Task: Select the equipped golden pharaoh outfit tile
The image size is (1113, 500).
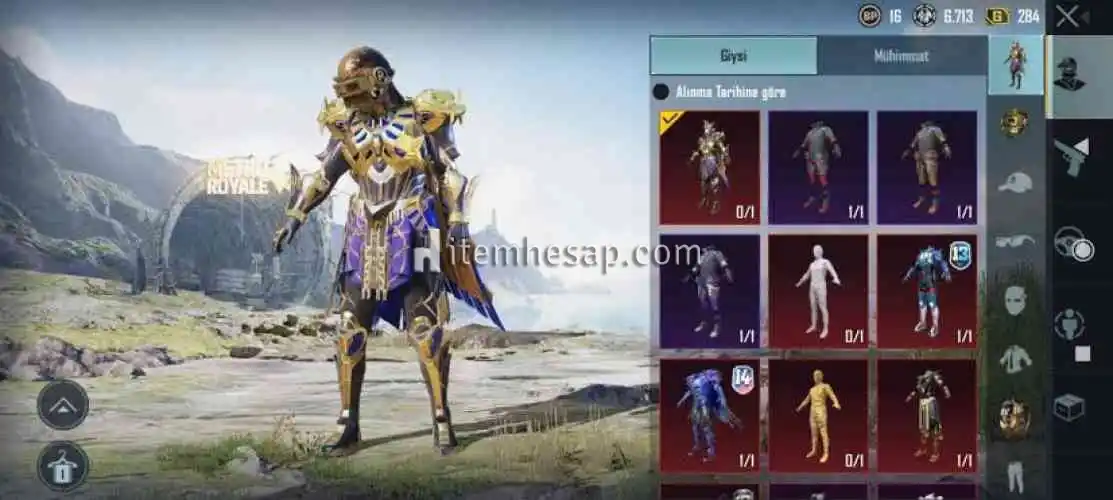Action: pyautogui.click(x=709, y=167)
